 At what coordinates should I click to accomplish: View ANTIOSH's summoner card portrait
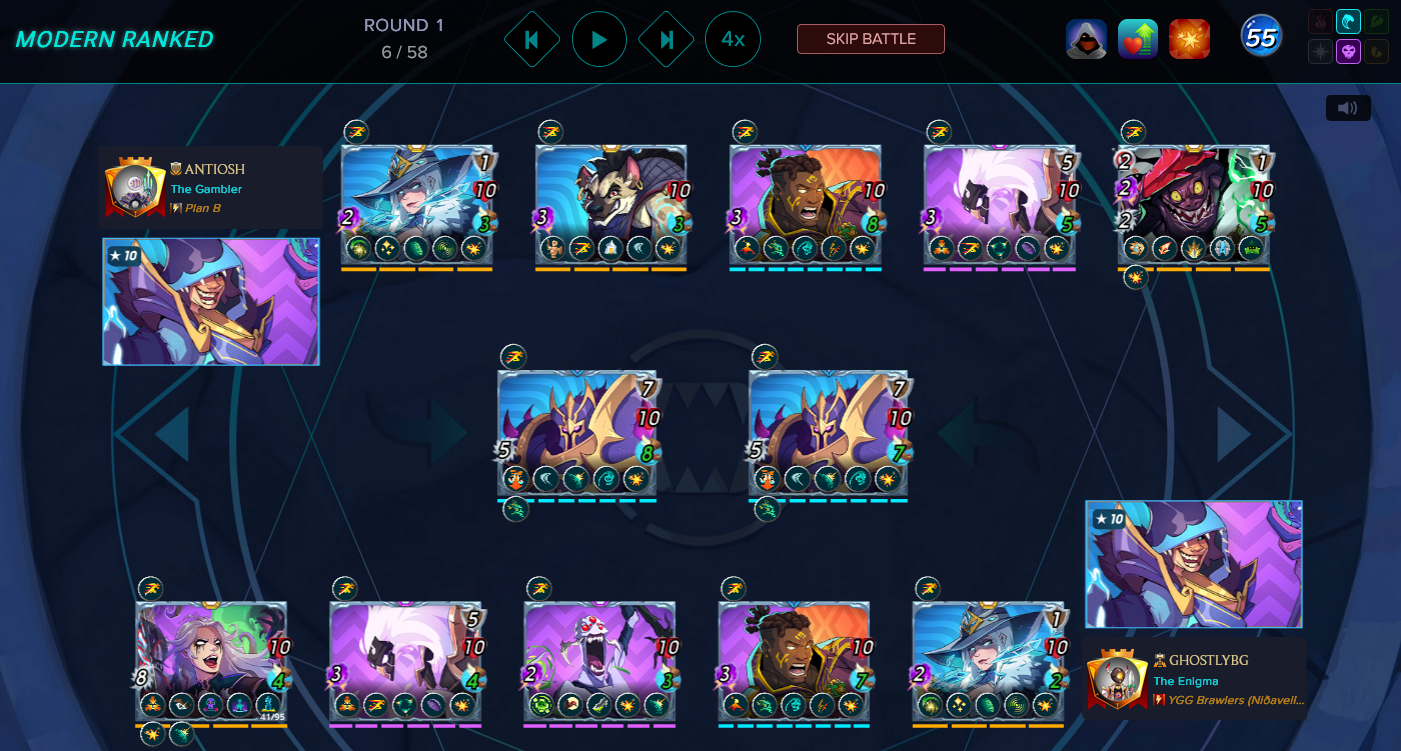tap(211, 301)
